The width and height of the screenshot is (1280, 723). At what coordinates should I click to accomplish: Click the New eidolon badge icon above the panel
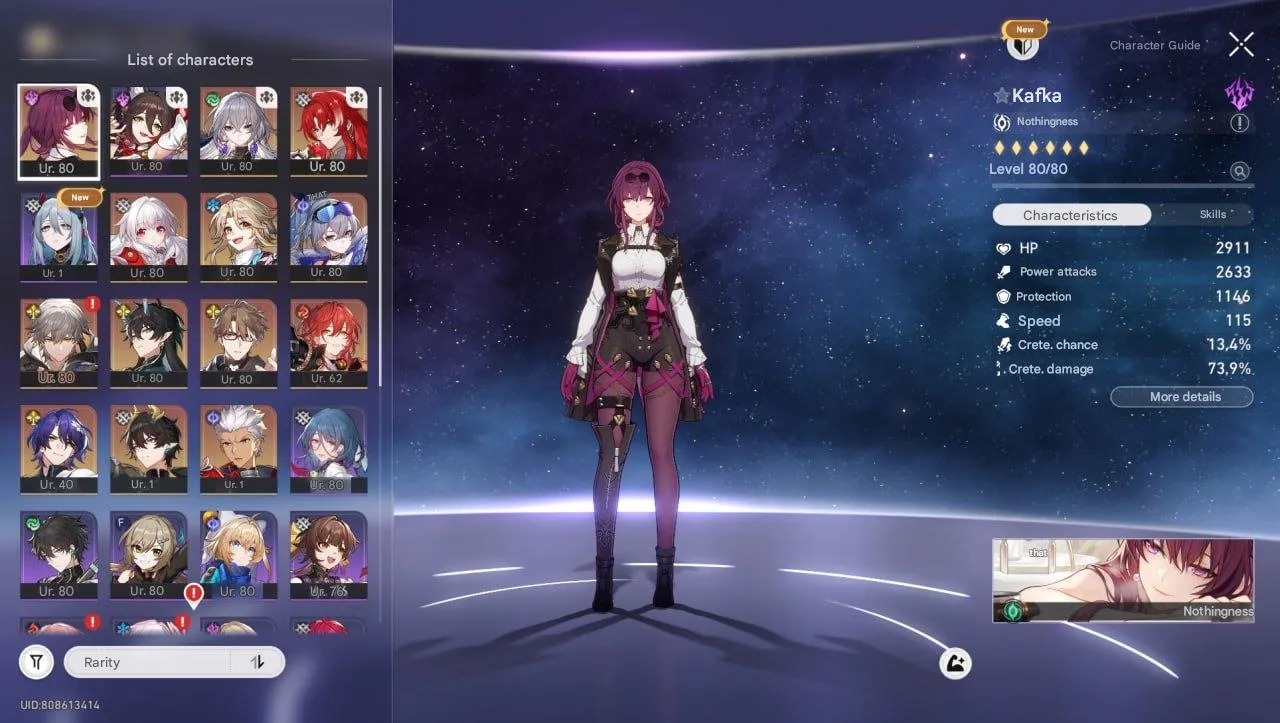click(x=1023, y=29)
